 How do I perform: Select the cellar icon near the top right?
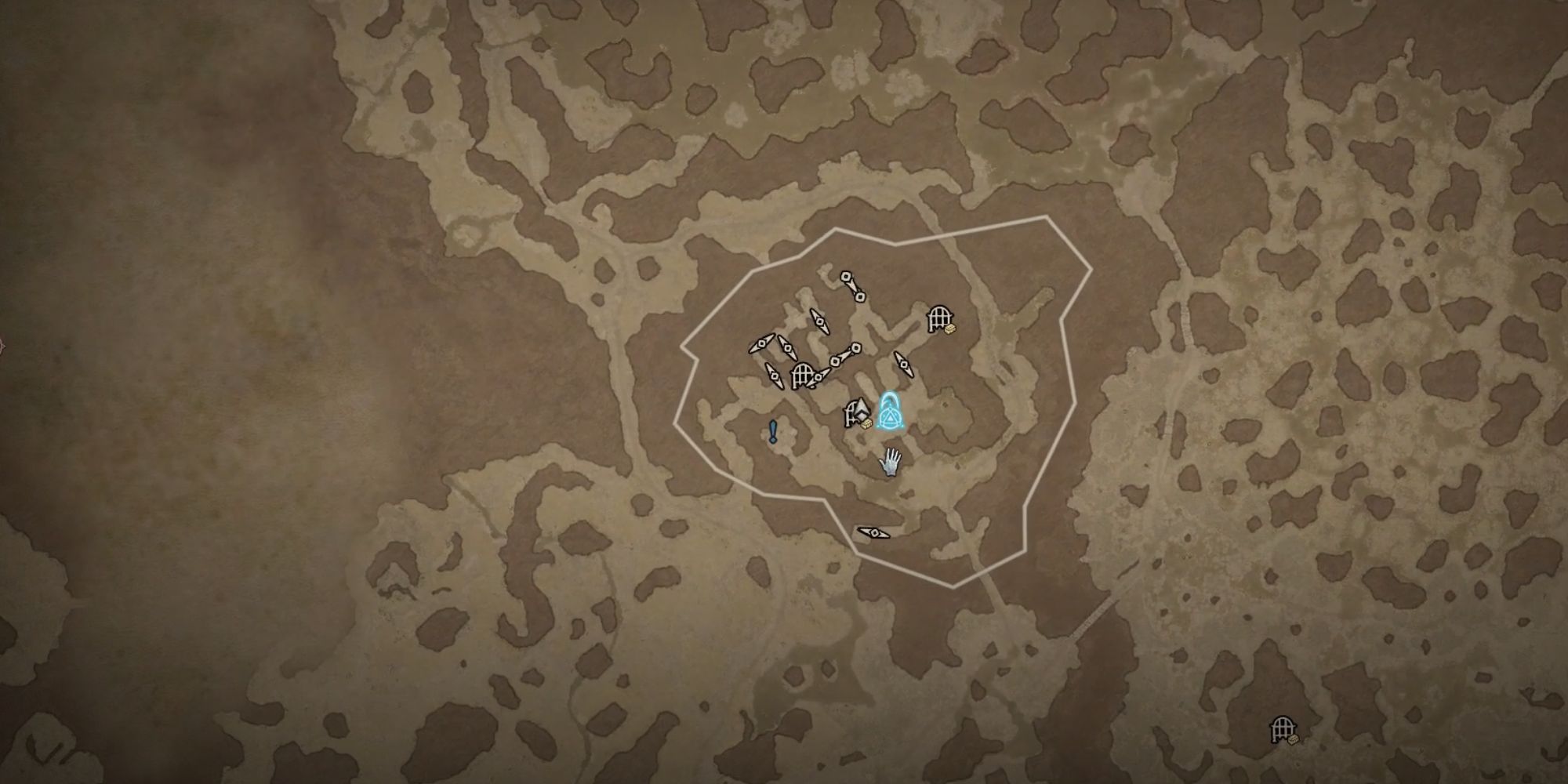939,317
